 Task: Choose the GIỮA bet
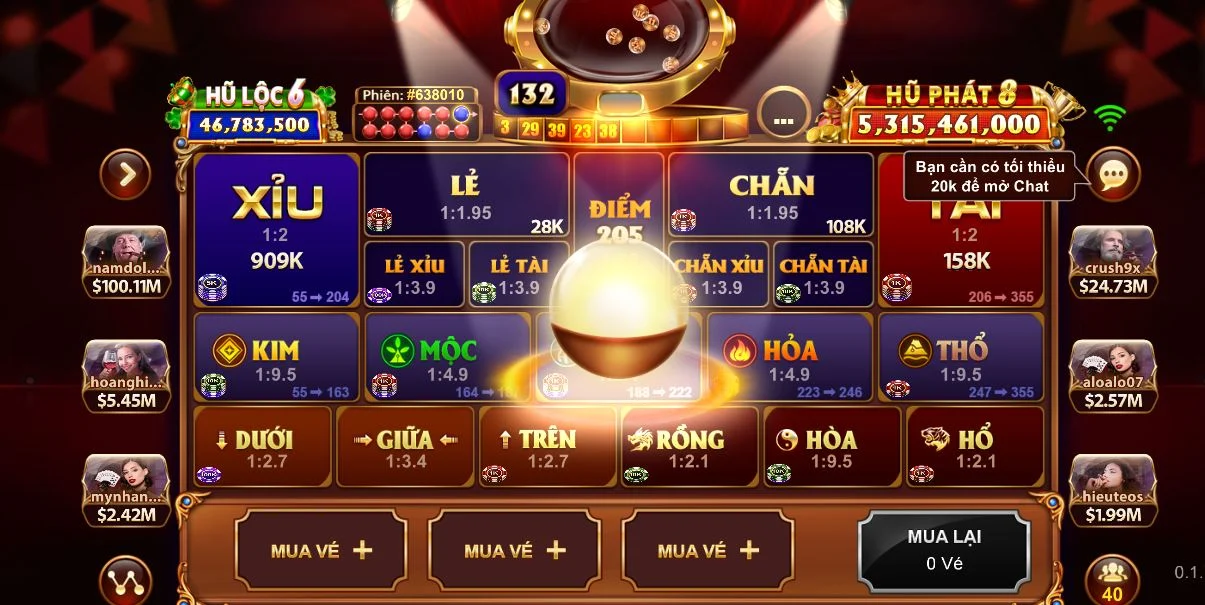click(405, 447)
